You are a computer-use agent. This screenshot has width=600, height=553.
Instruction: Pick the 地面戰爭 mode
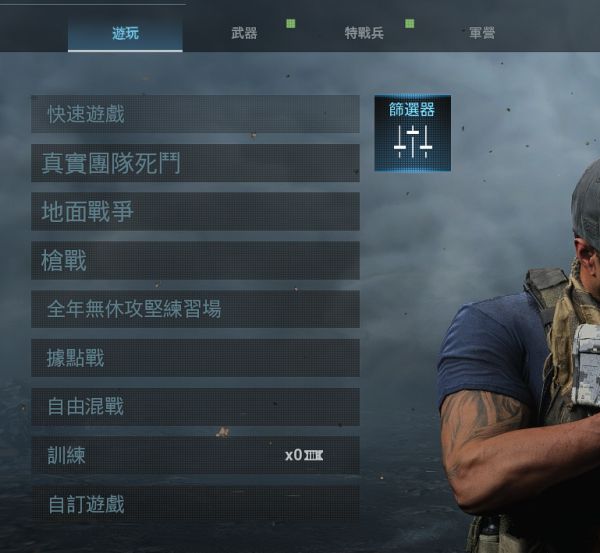(x=195, y=212)
